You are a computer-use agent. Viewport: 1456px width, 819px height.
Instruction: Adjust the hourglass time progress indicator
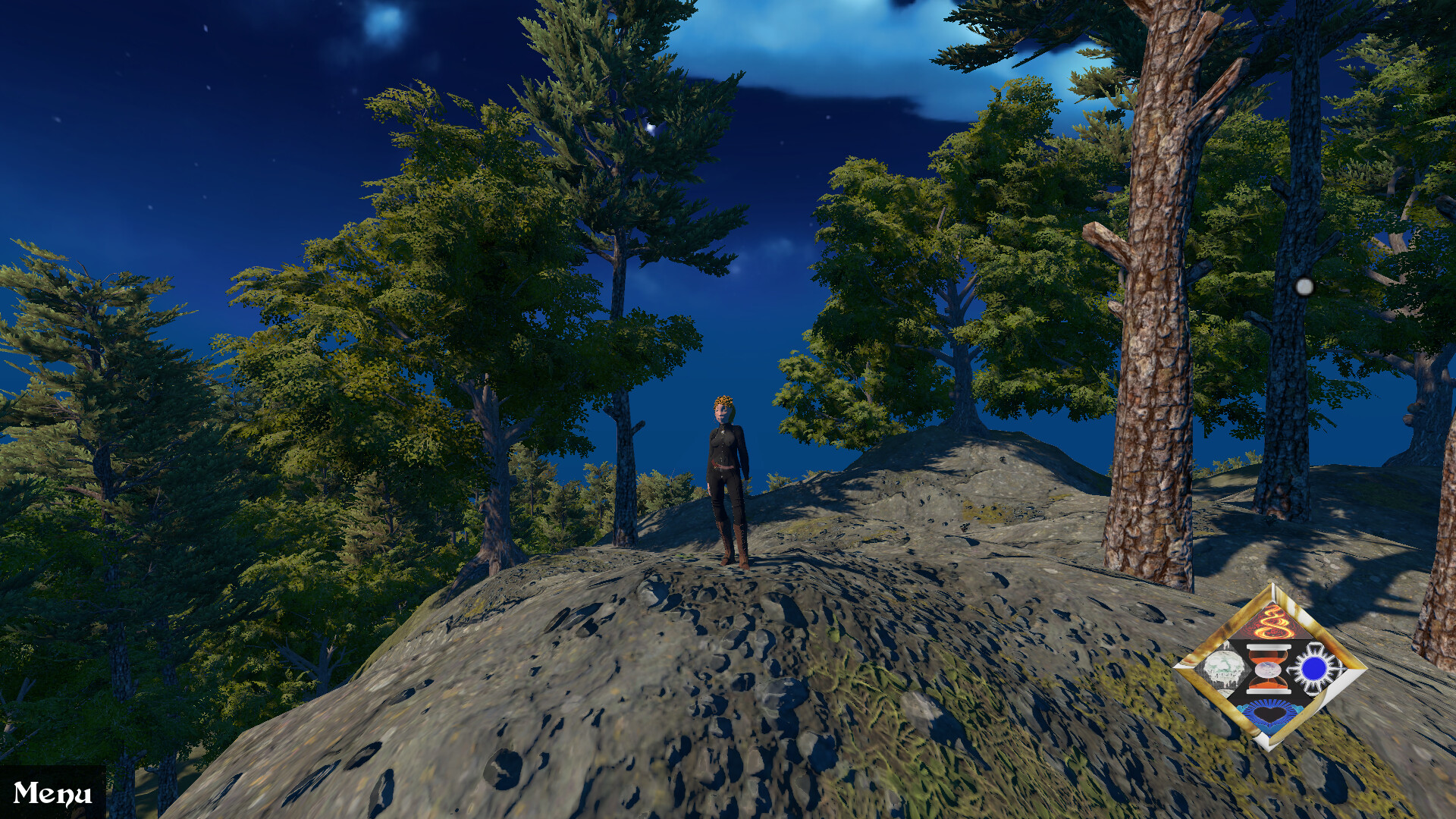(1267, 668)
